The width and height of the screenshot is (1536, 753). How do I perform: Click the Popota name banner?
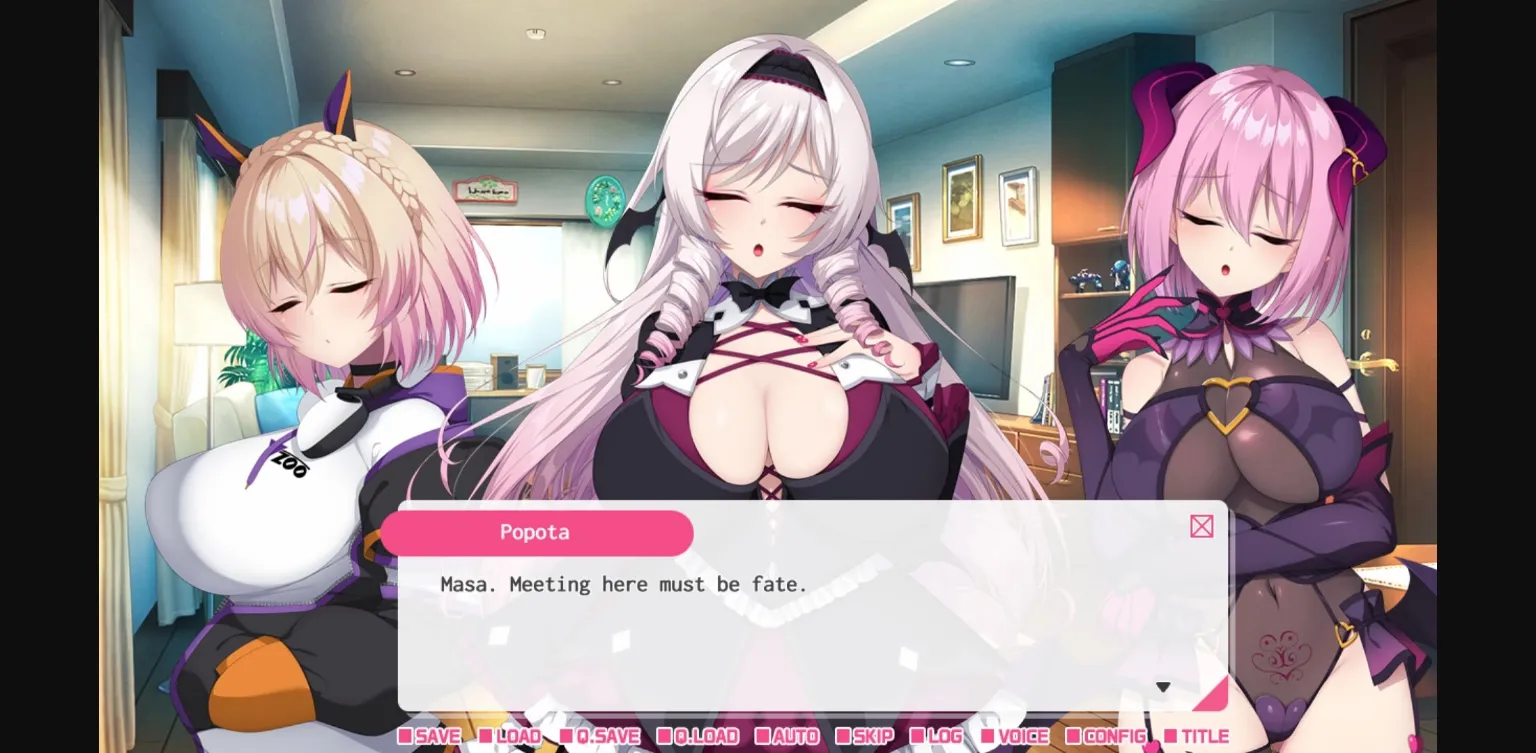(536, 532)
